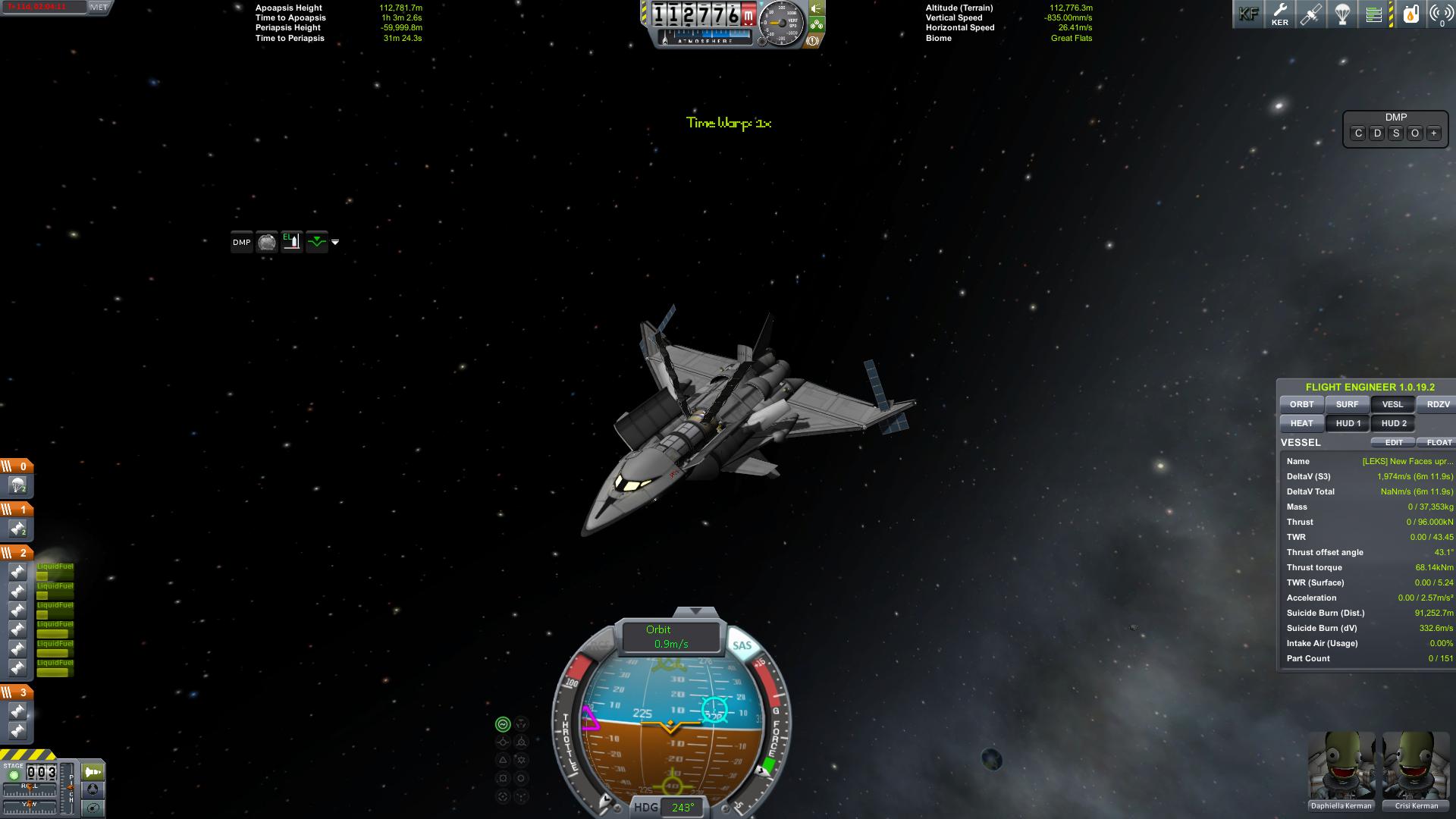Open the RDZV tab in Flight Engineer
The height and width of the screenshot is (819, 1456).
(1438, 404)
